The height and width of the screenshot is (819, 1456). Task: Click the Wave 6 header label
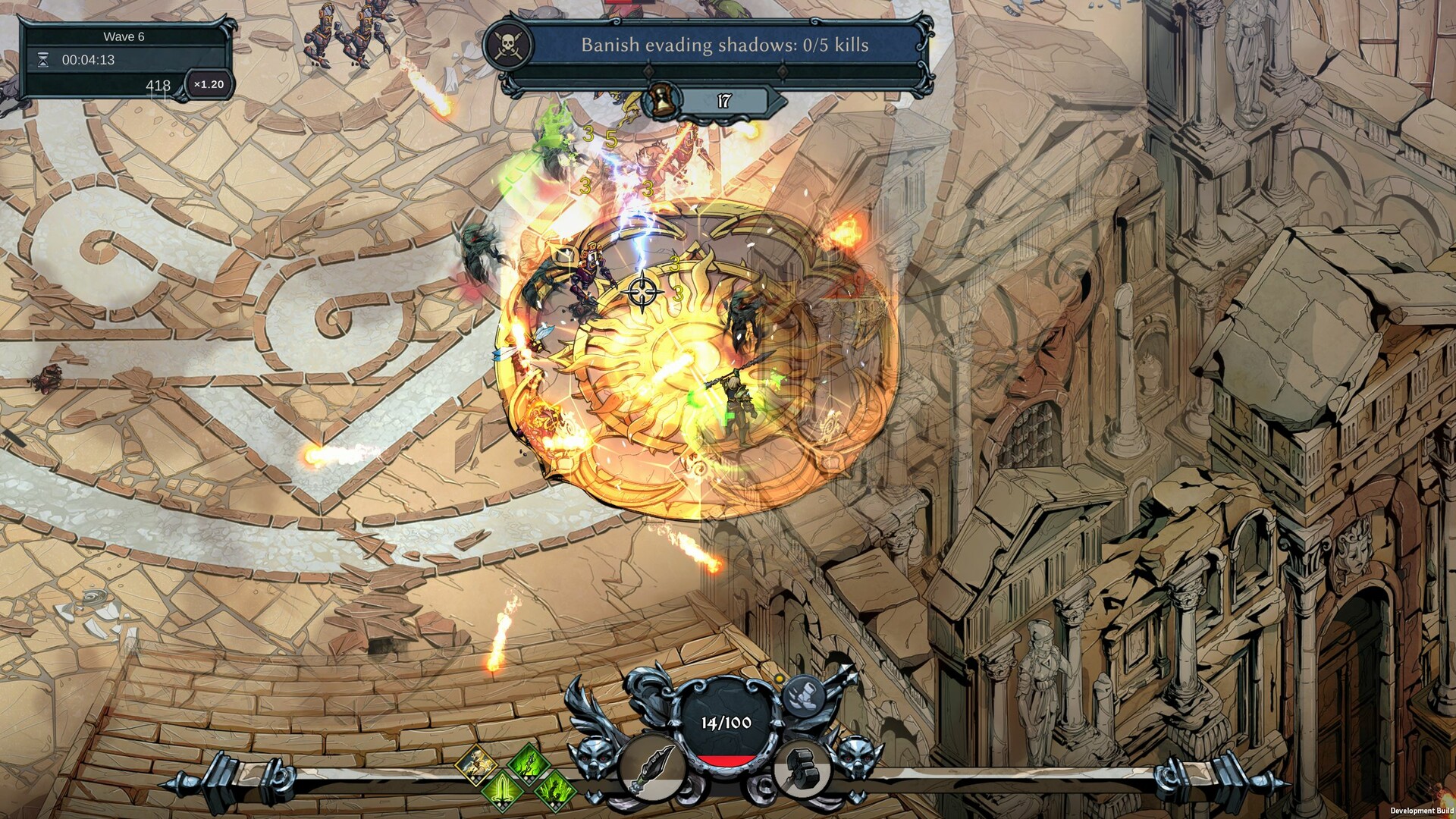pos(125,36)
